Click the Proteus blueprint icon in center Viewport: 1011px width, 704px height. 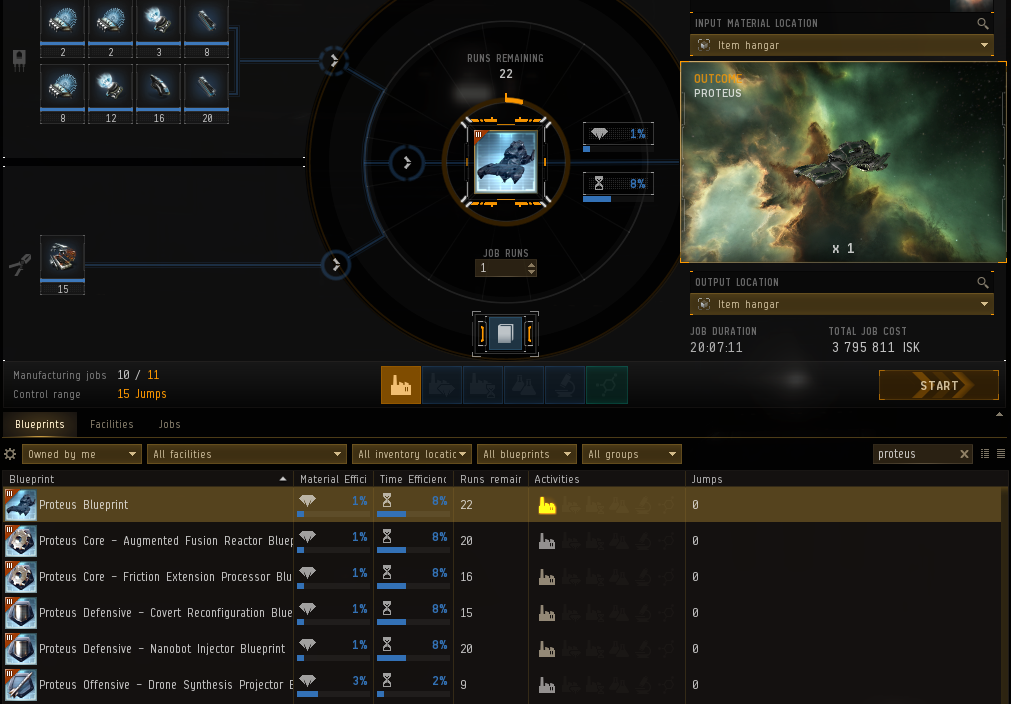click(505, 160)
